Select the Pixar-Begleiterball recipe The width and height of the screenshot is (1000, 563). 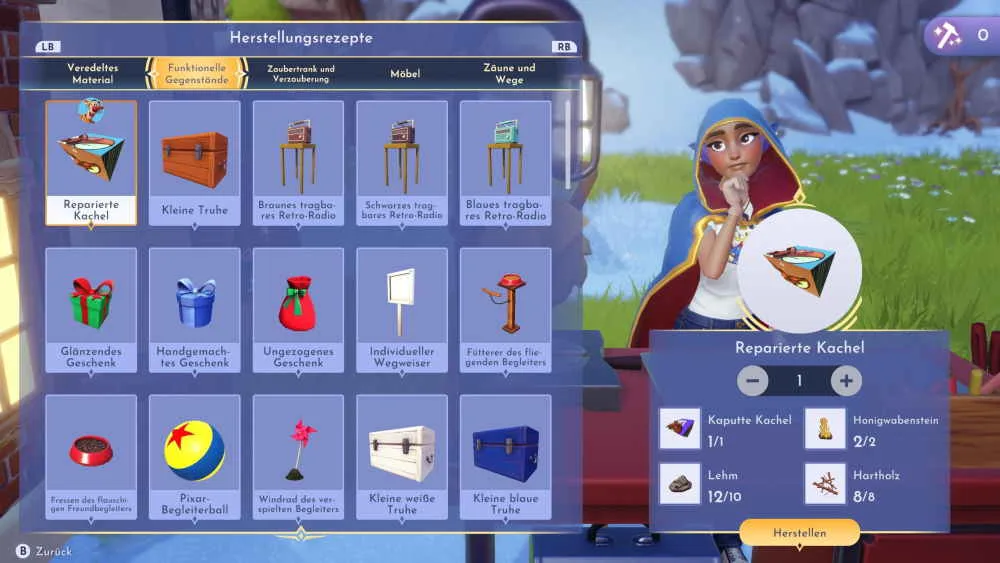(195, 457)
